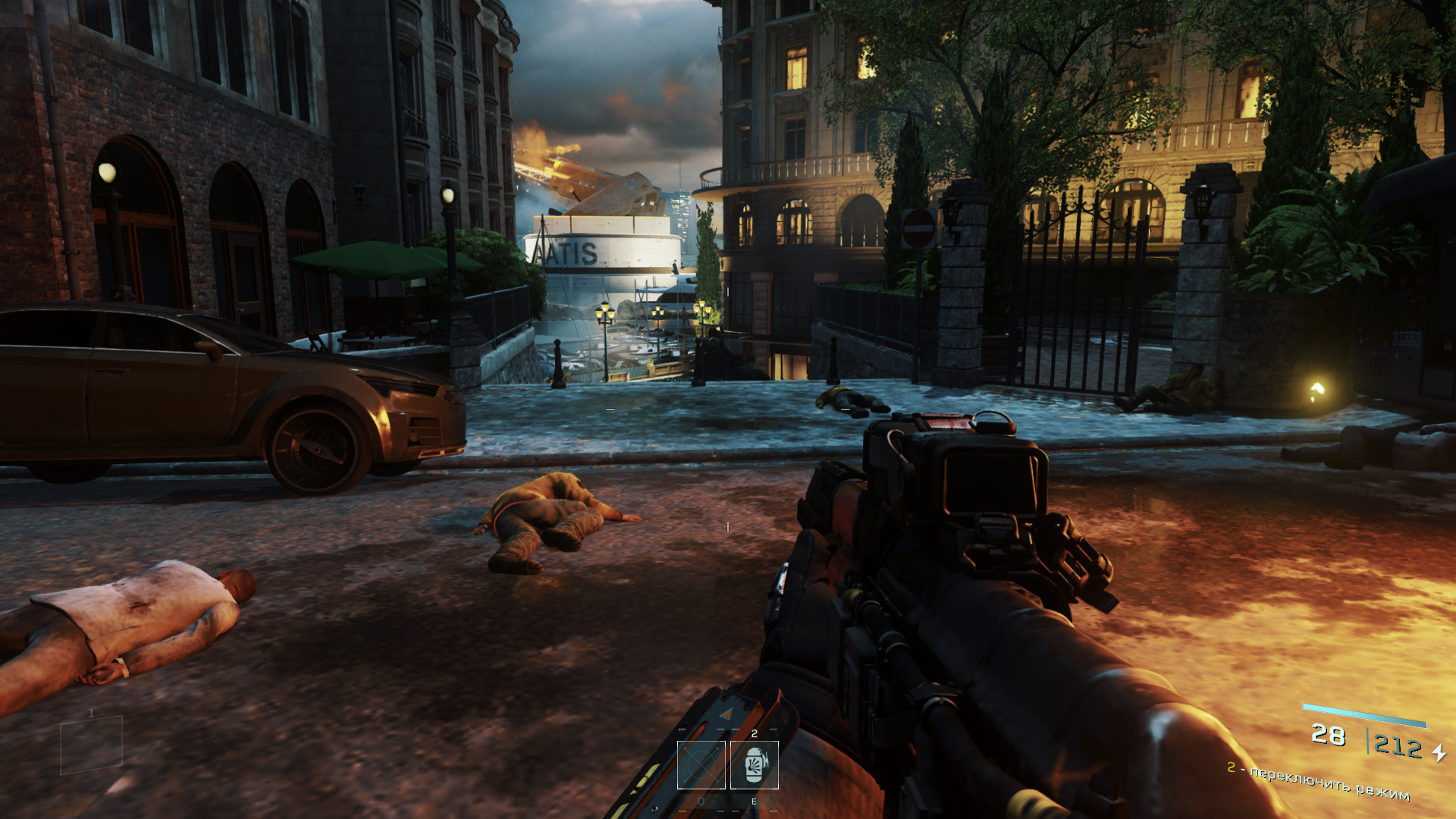Select the frag grenade equipment slot
Image resolution: width=1456 pixels, height=819 pixels.
(x=754, y=764)
